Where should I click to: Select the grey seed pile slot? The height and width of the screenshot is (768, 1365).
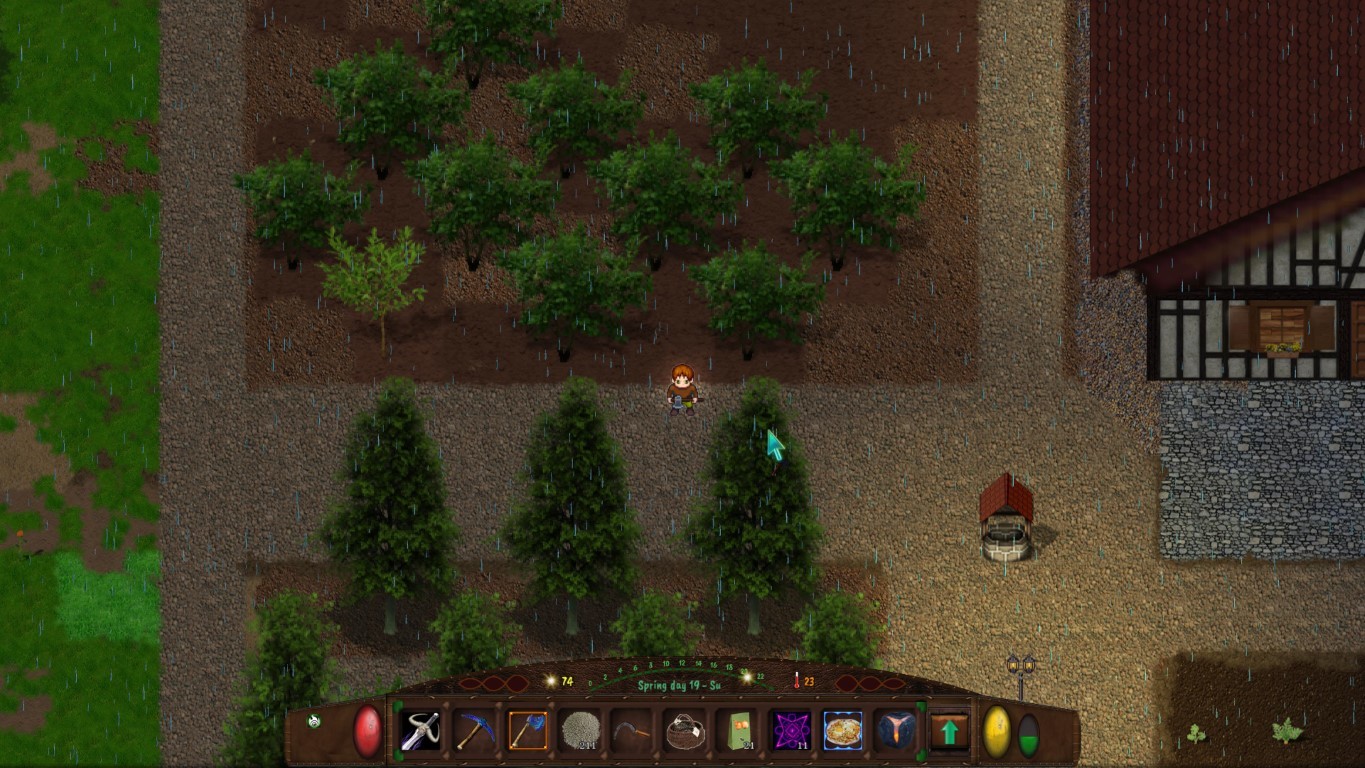click(580, 731)
